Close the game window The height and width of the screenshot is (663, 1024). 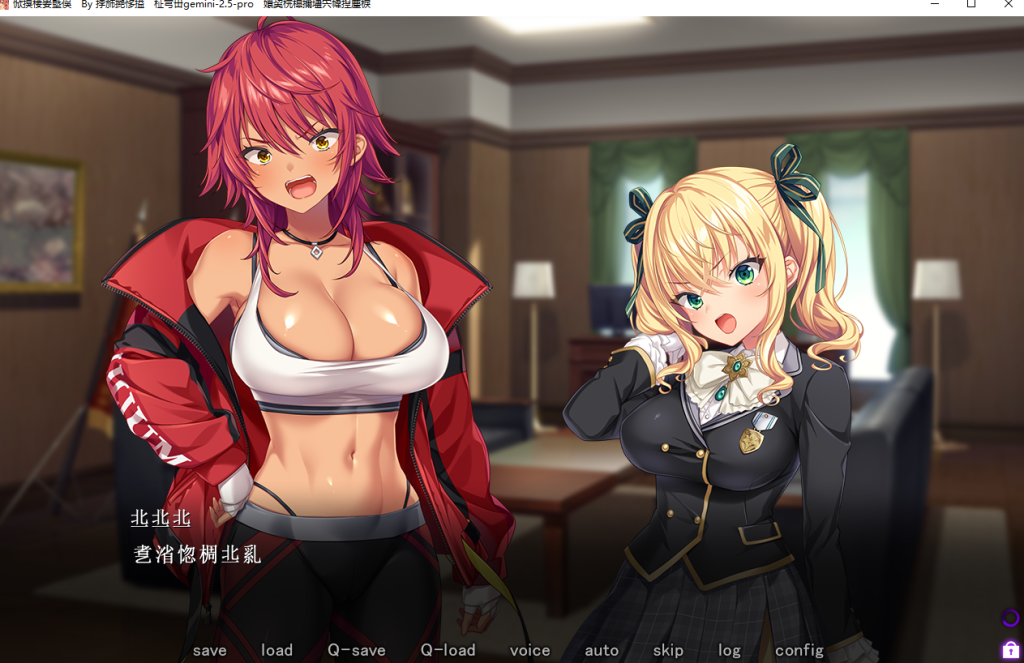coord(1008,5)
